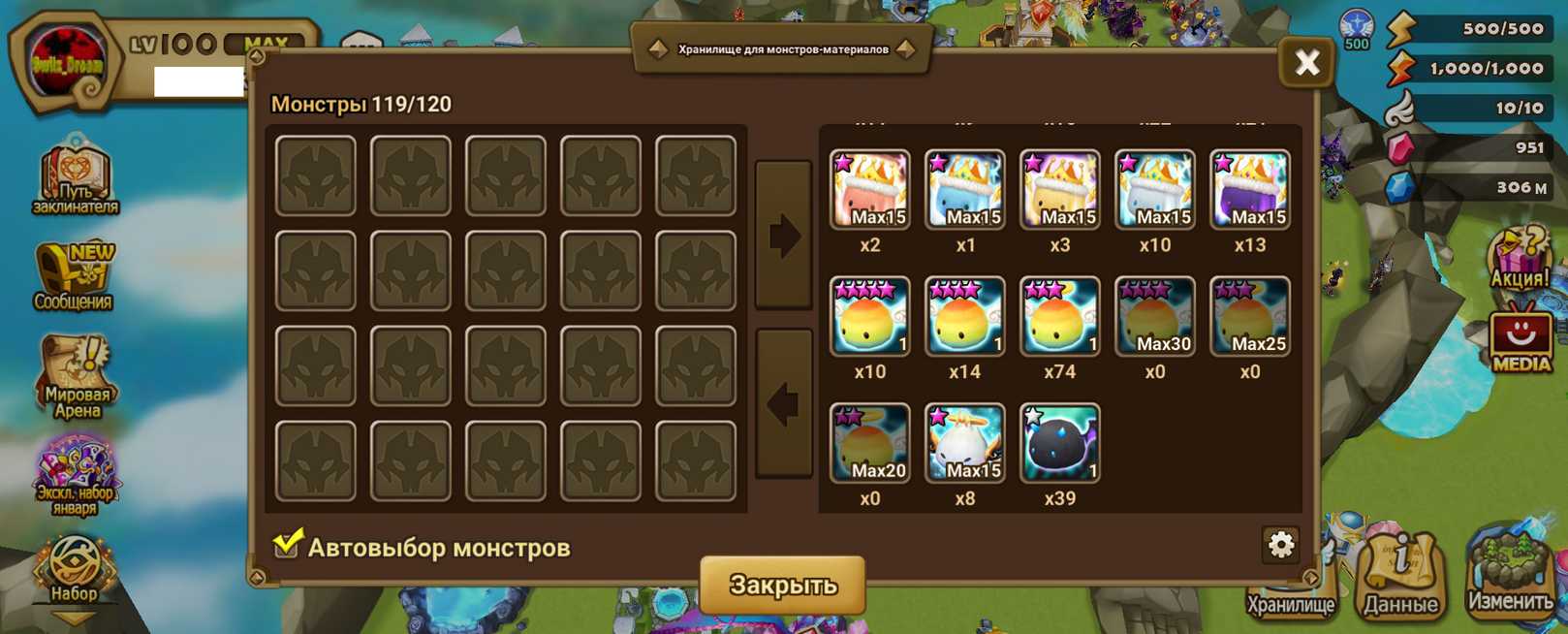
Task: Pick the three-star rainbowmon x74
Action: (x=1059, y=317)
